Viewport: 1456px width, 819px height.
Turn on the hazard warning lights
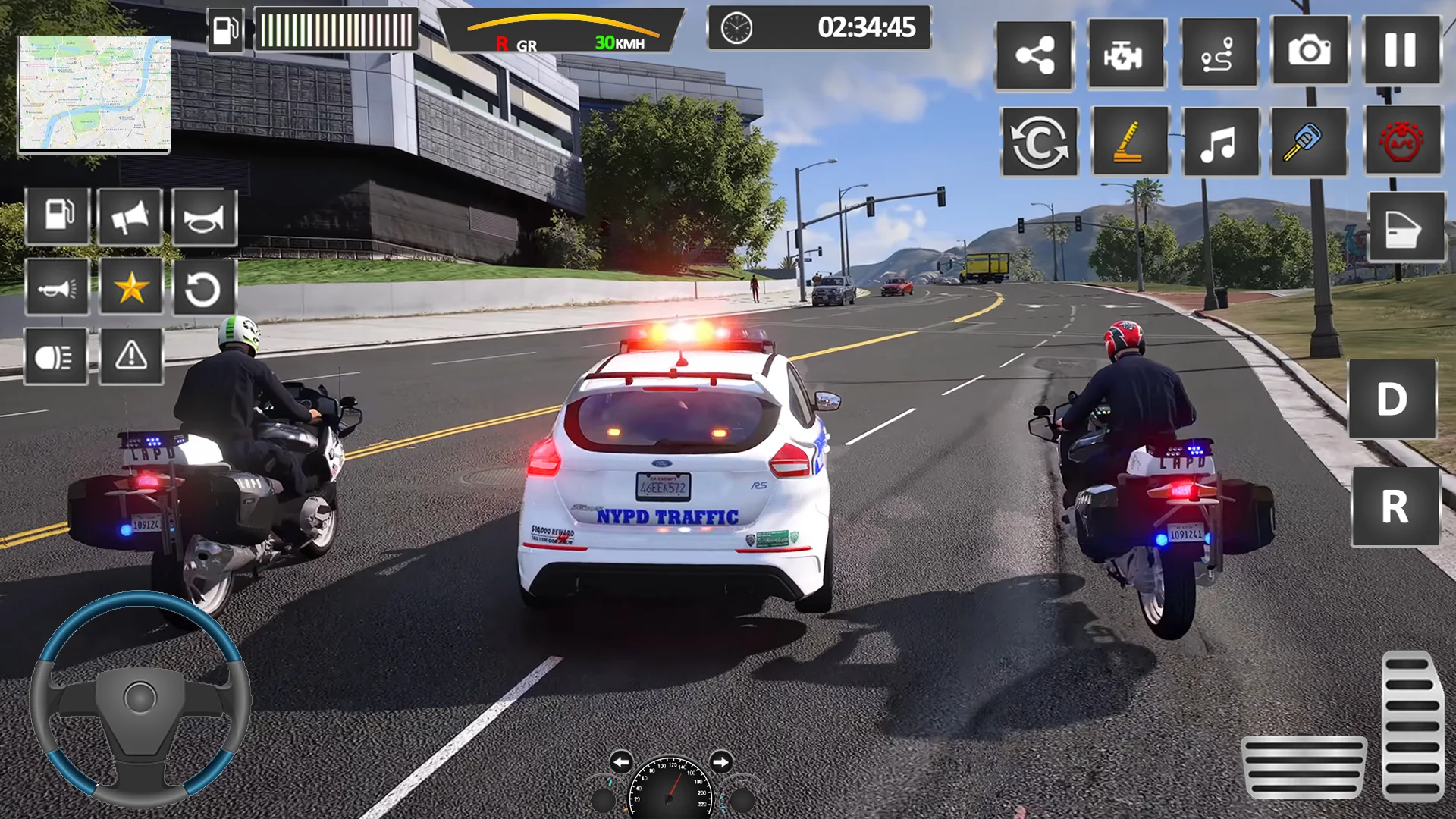(x=131, y=356)
